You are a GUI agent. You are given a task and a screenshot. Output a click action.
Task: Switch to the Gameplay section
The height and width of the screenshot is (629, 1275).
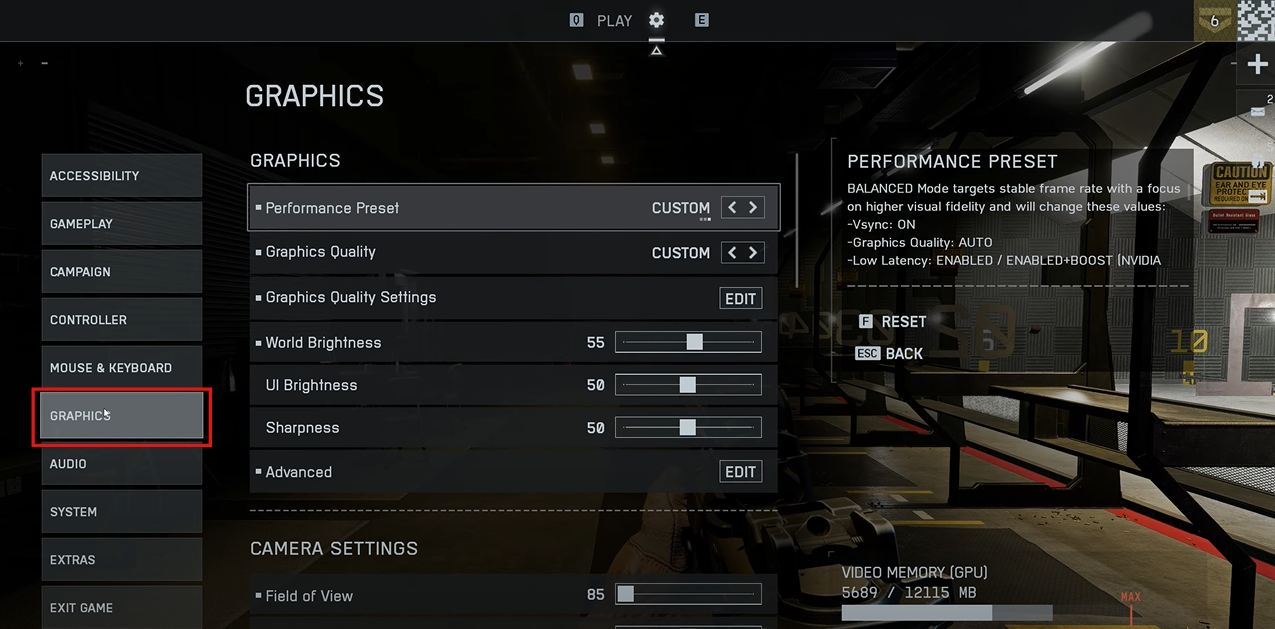[x=121, y=224]
